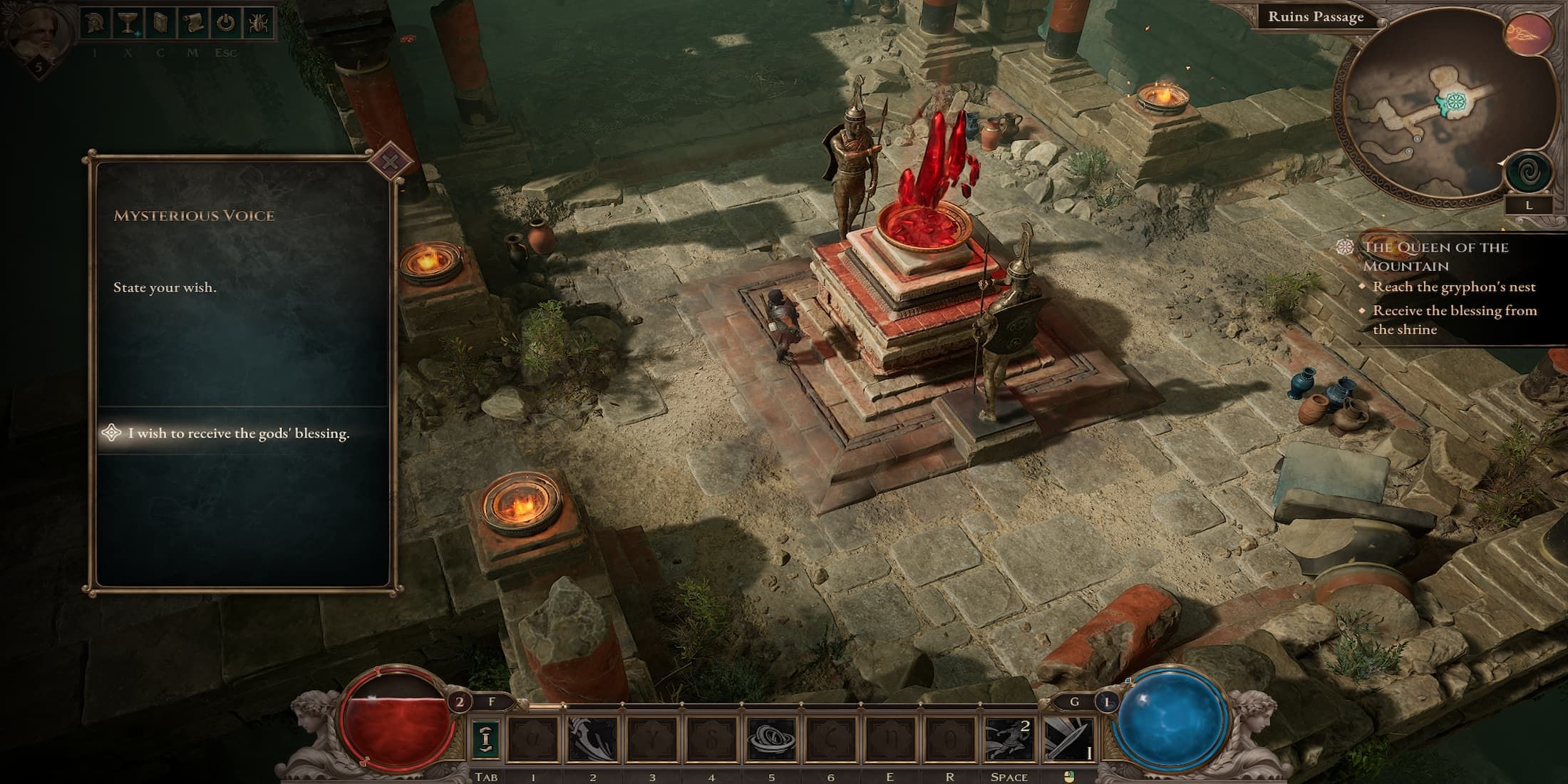Image resolution: width=1568 pixels, height=784 pixels.
Task: Click the character portrait
Action: pyautogui.click(x=38, y=32)
